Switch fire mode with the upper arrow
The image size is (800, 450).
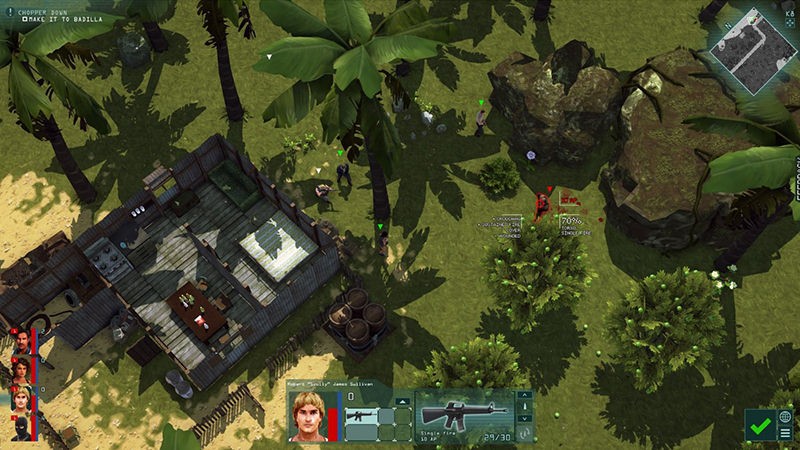click(523, 396)
